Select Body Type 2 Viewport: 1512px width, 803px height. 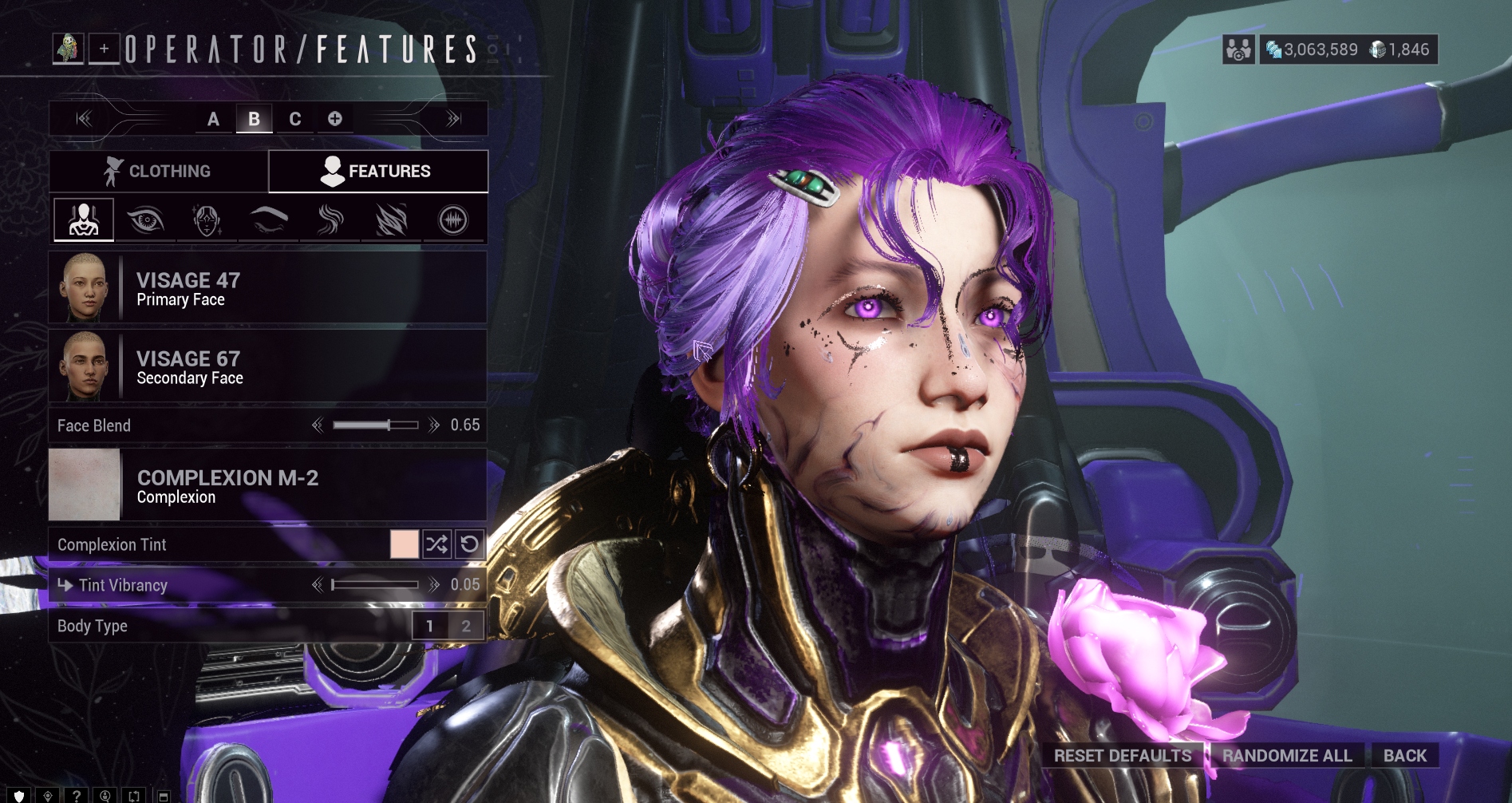pos(466,626)
